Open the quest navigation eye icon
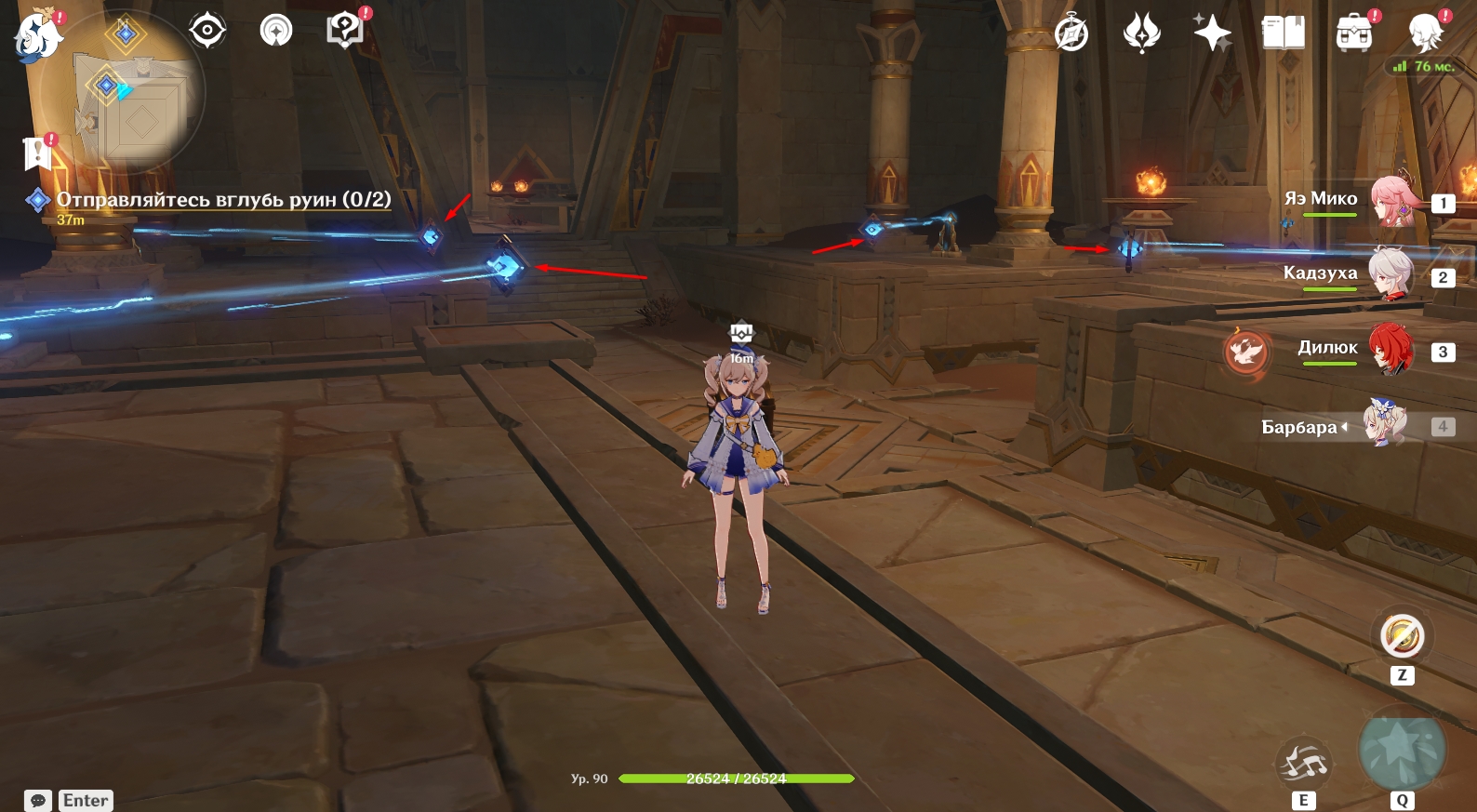 [x=206, y=31]
